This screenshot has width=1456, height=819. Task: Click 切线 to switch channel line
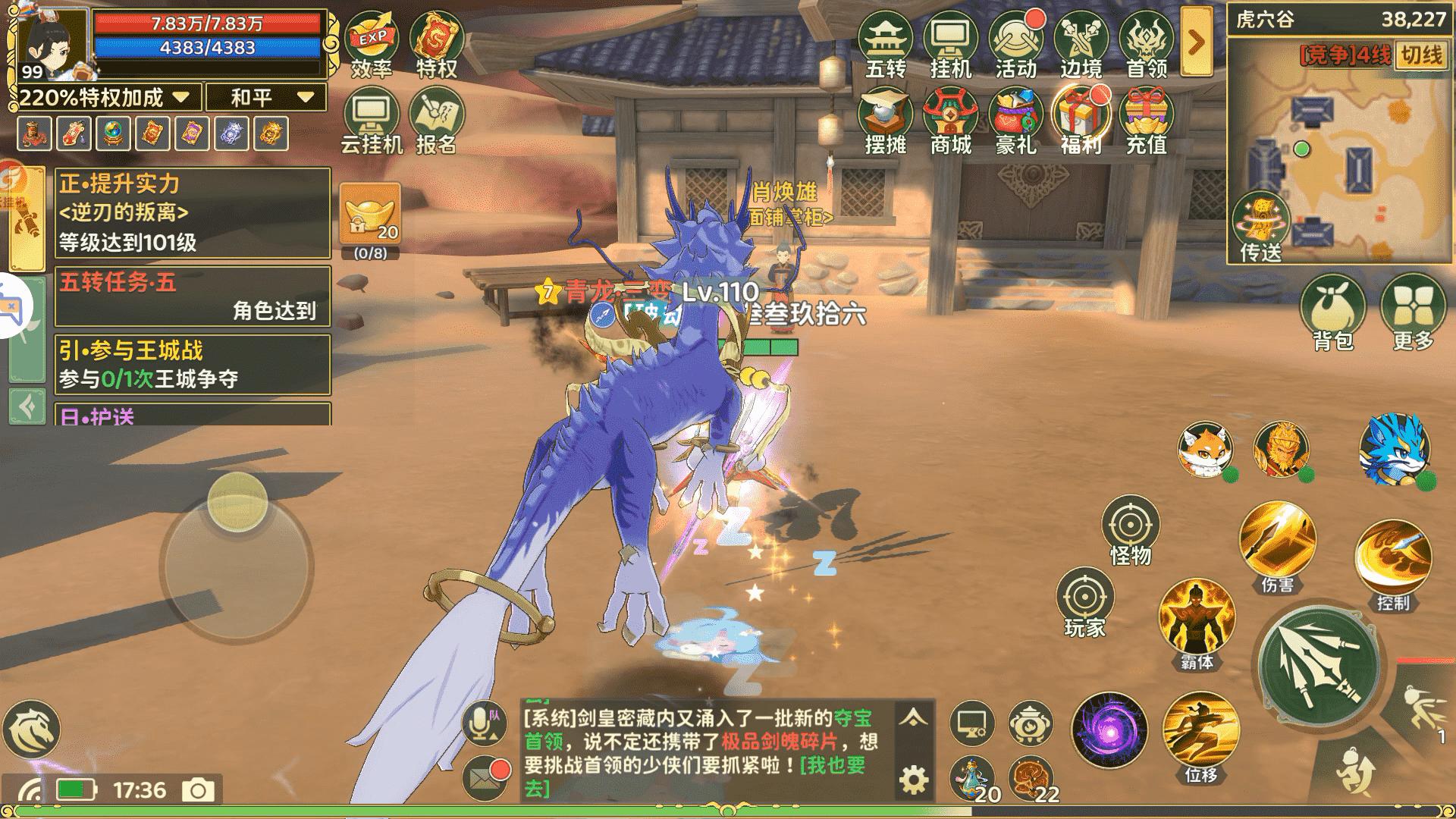tap(1421, 55)
